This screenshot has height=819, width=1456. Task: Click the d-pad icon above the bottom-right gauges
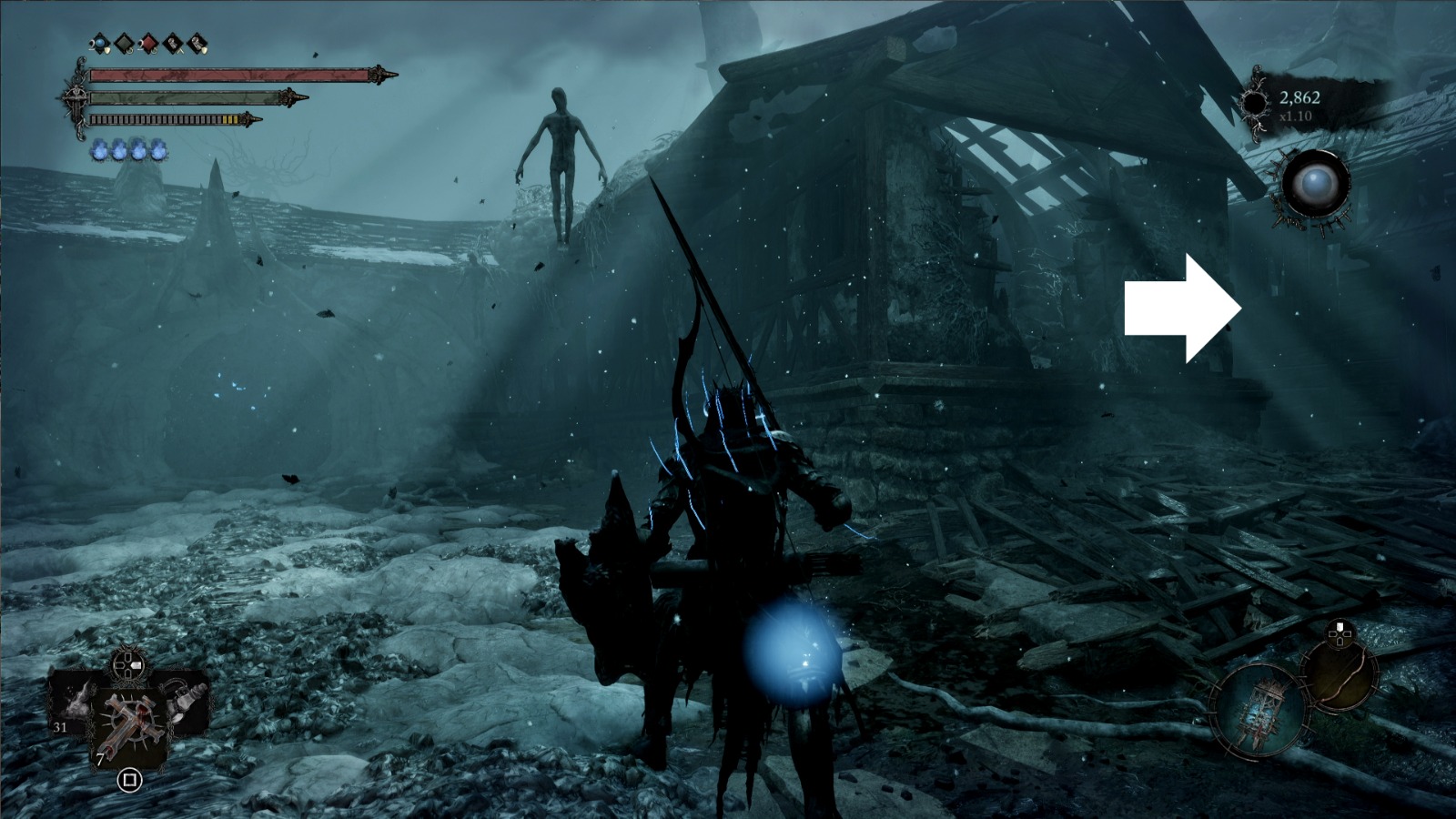1340,632
